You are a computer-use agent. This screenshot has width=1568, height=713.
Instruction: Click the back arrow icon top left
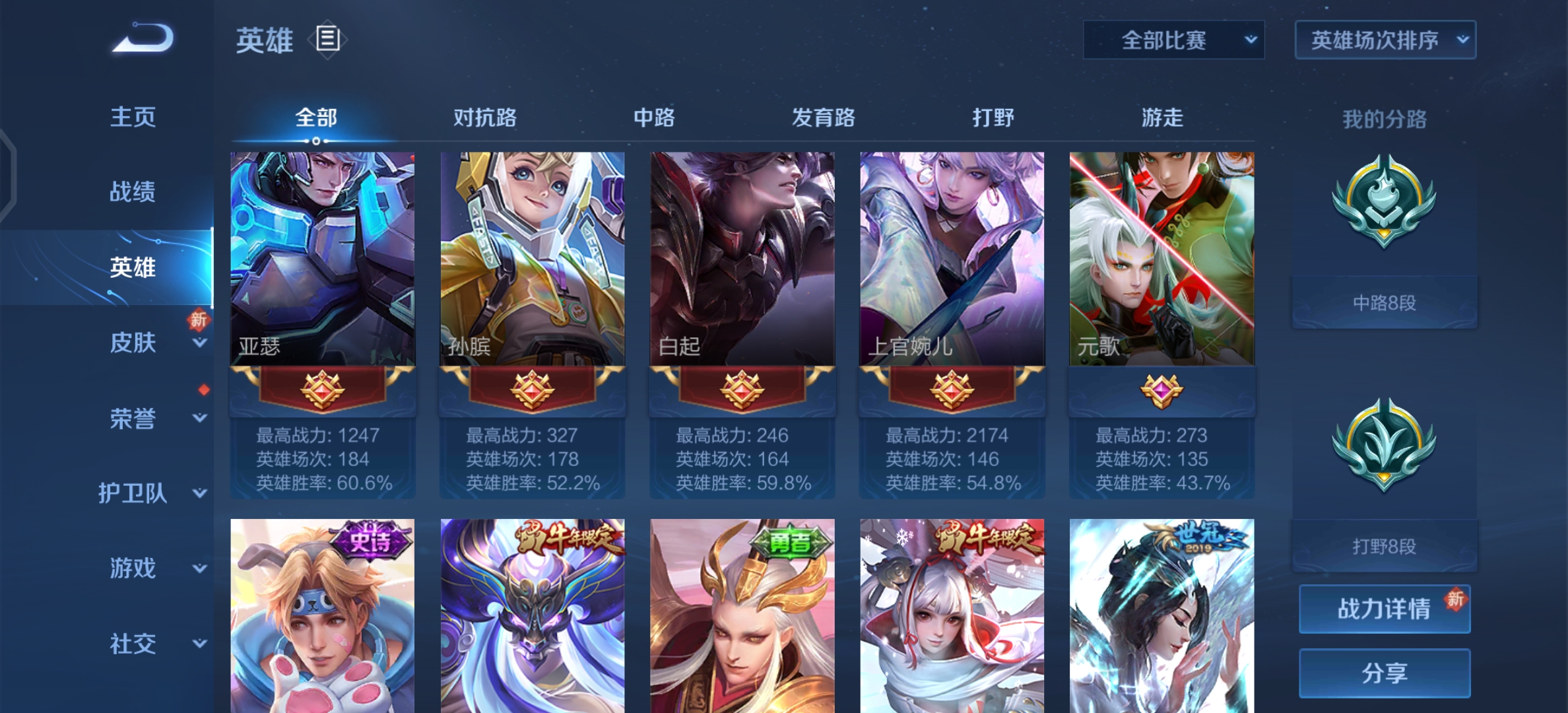141,40
